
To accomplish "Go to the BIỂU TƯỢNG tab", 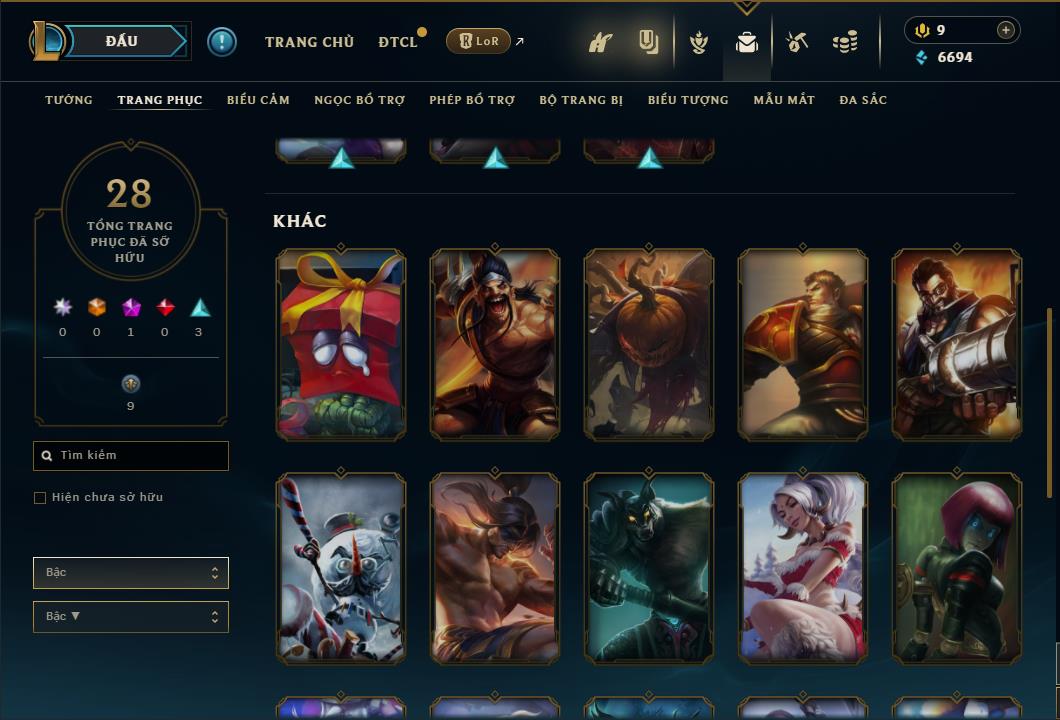I will (x=688, y=100).
